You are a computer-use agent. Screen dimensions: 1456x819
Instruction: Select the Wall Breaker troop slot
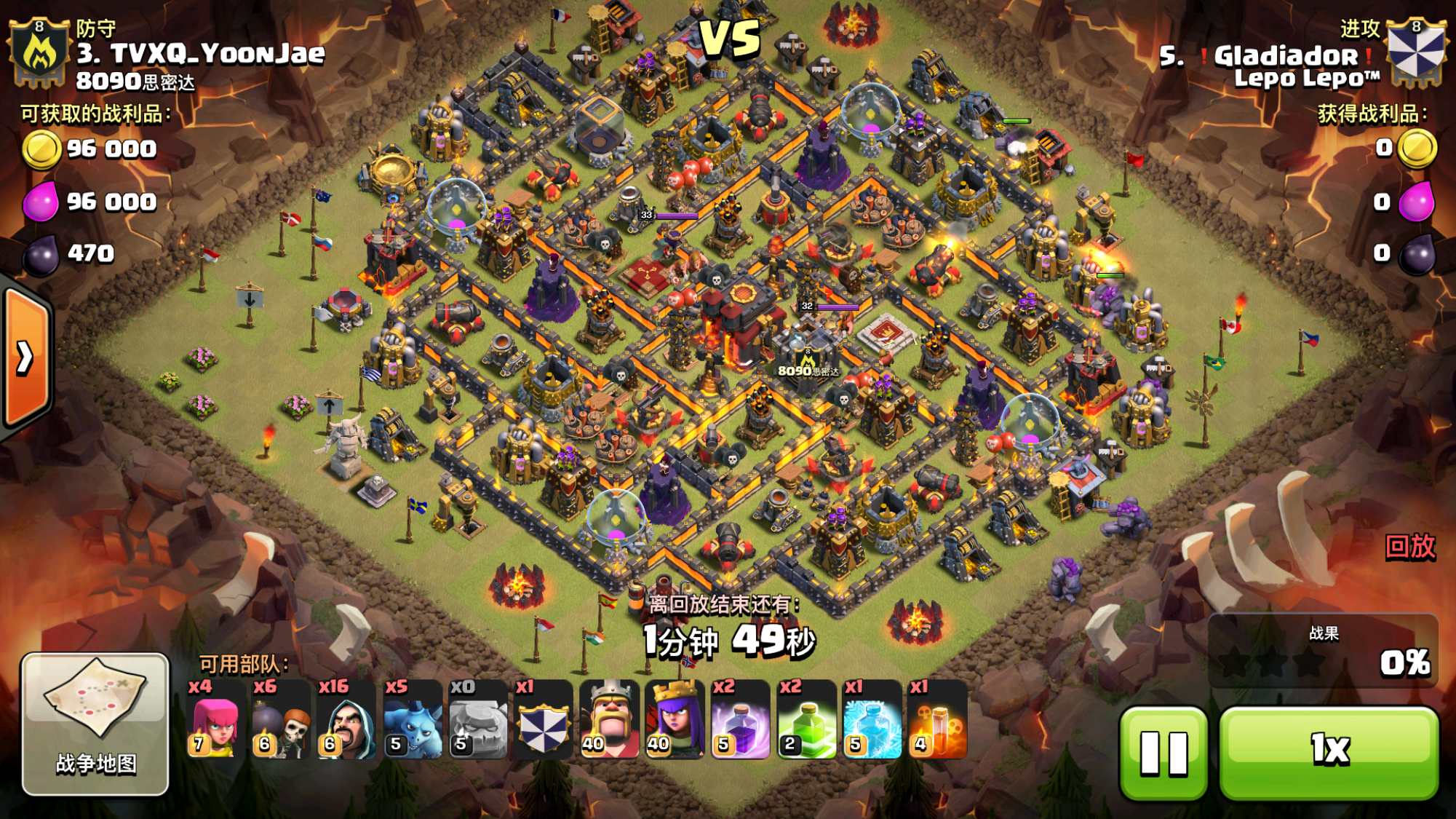[x=280, y=721]
